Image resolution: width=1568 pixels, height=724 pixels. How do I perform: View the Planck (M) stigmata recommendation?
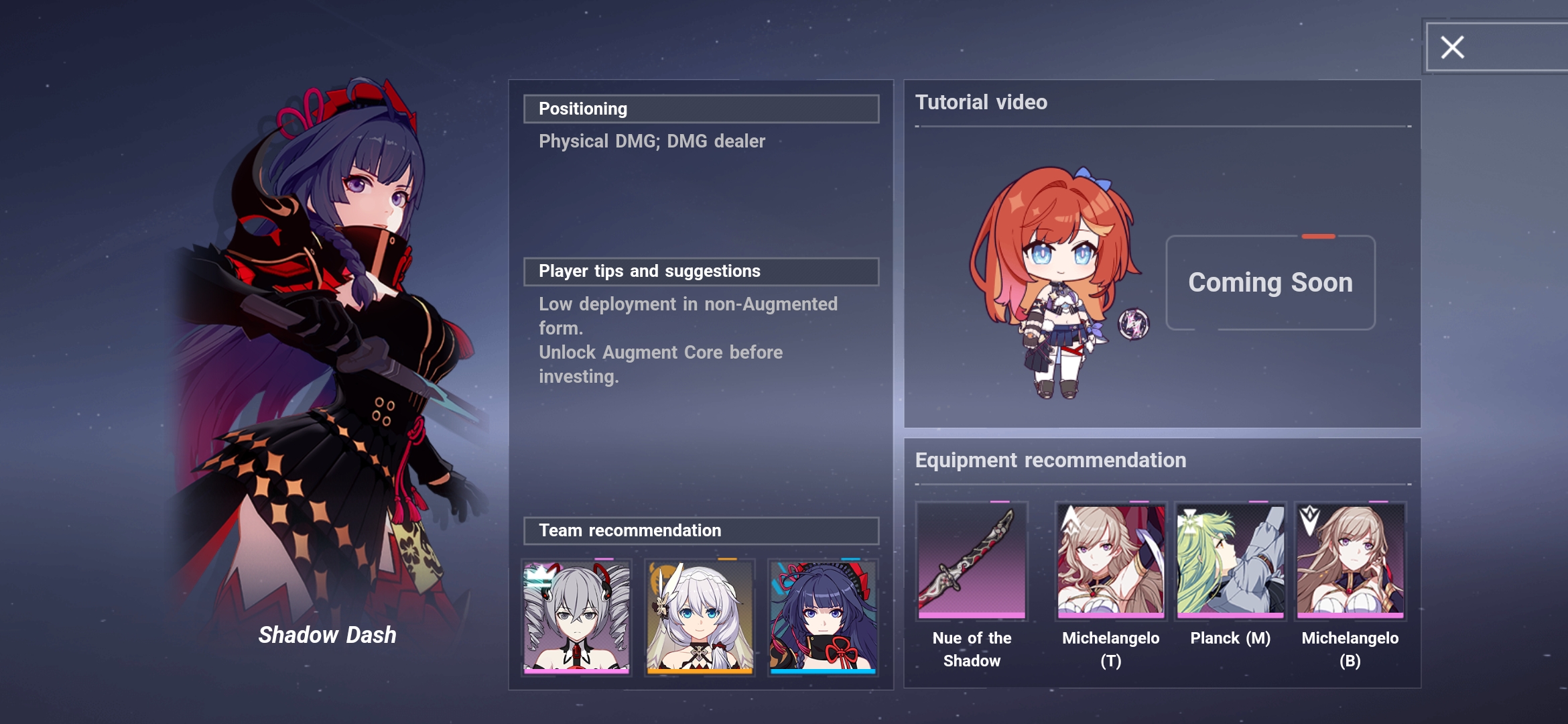(1230, 563)
